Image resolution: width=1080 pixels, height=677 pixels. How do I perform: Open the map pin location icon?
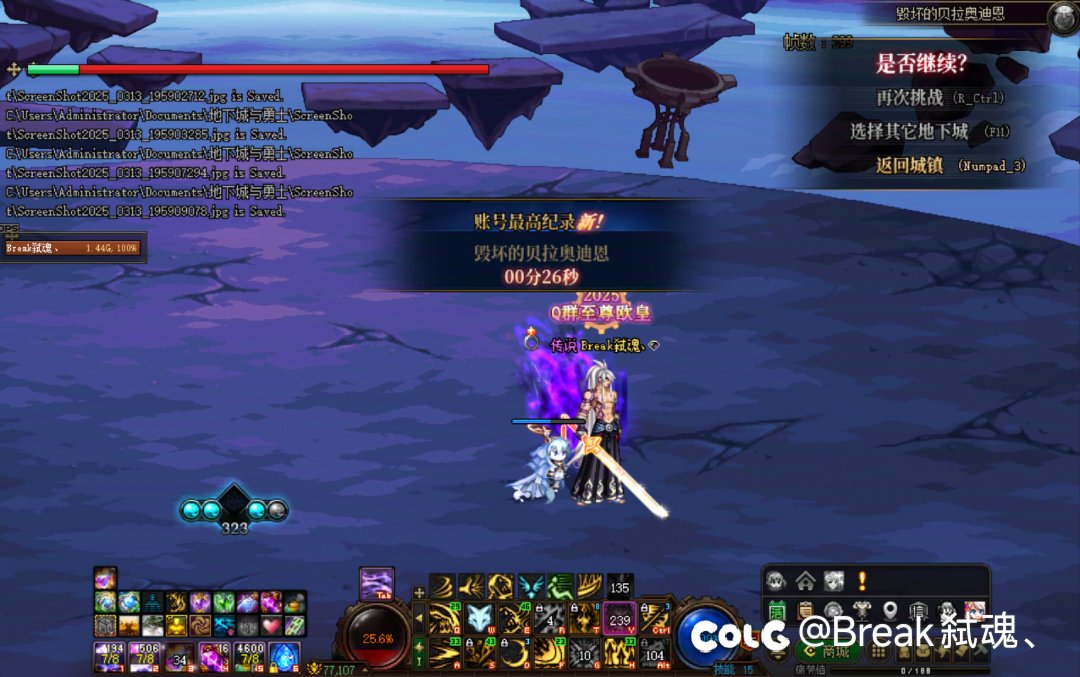pos(890,611)
